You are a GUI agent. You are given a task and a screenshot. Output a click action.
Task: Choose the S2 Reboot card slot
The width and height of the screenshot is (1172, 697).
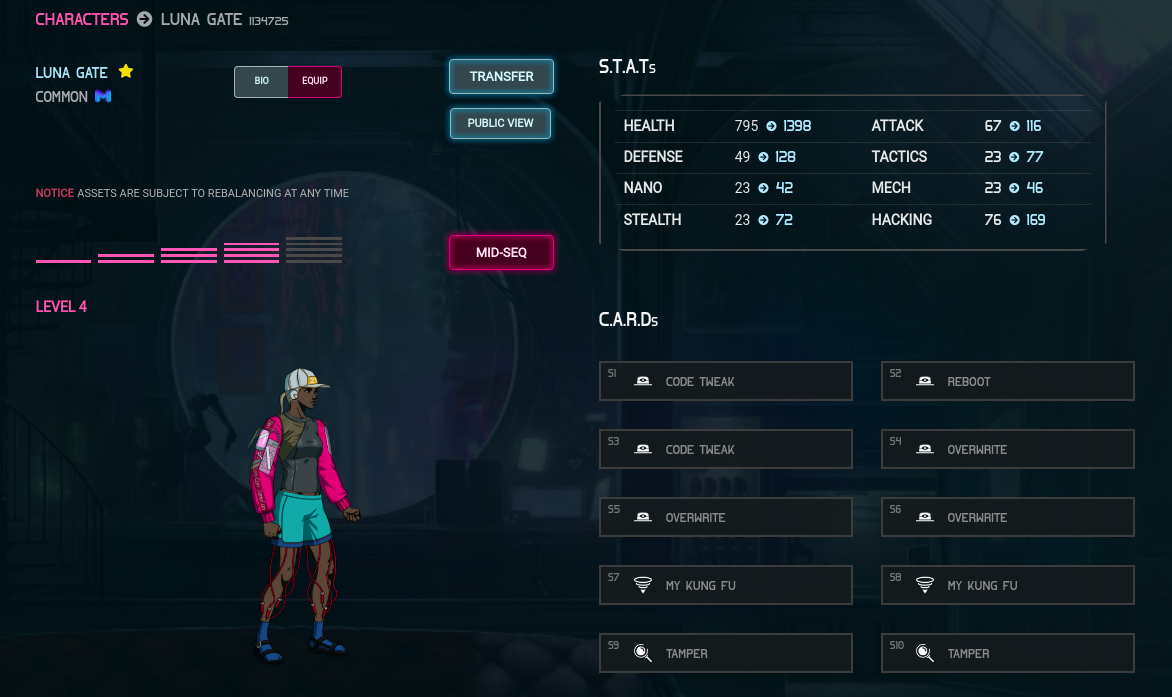1008,381
